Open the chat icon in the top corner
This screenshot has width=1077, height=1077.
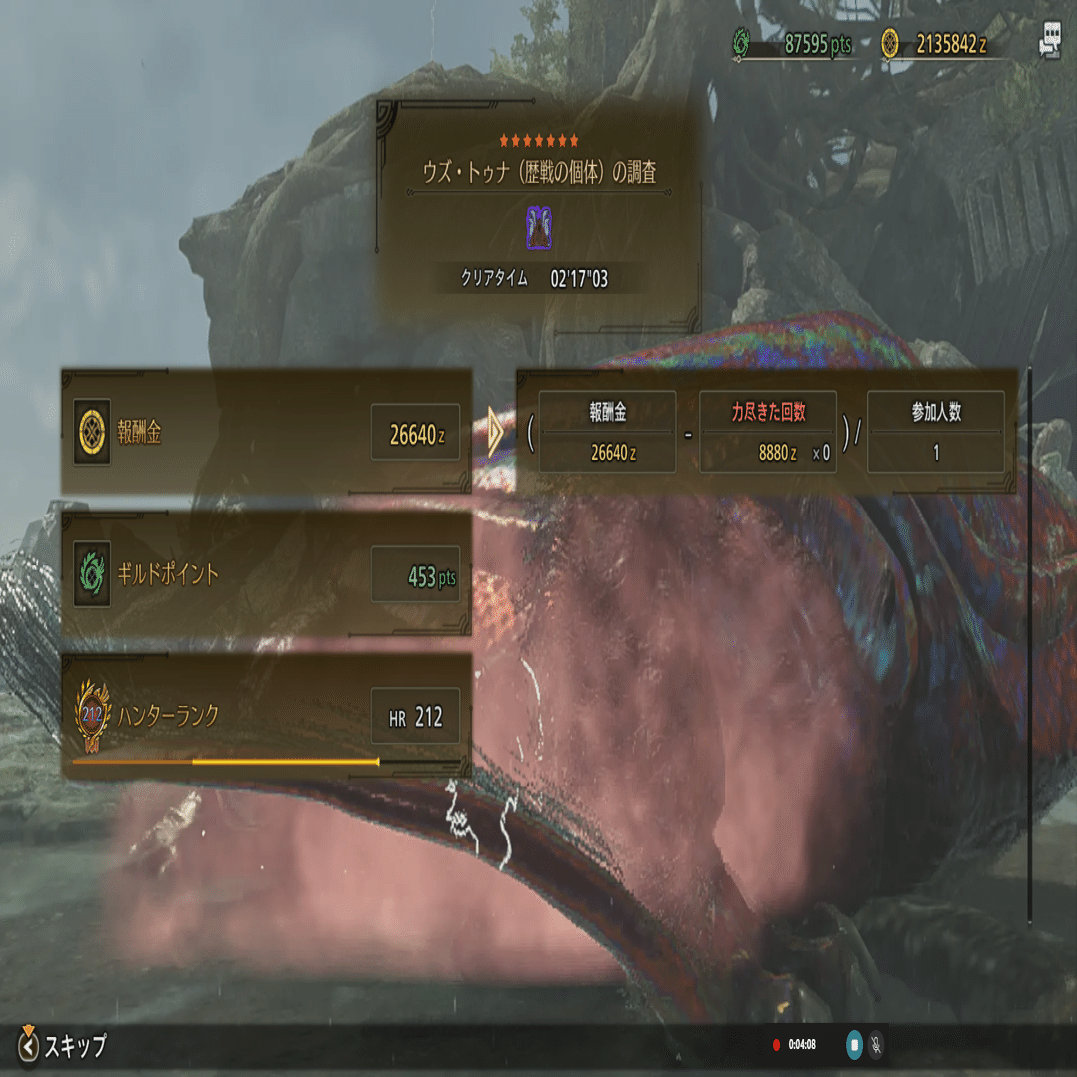1050,42
